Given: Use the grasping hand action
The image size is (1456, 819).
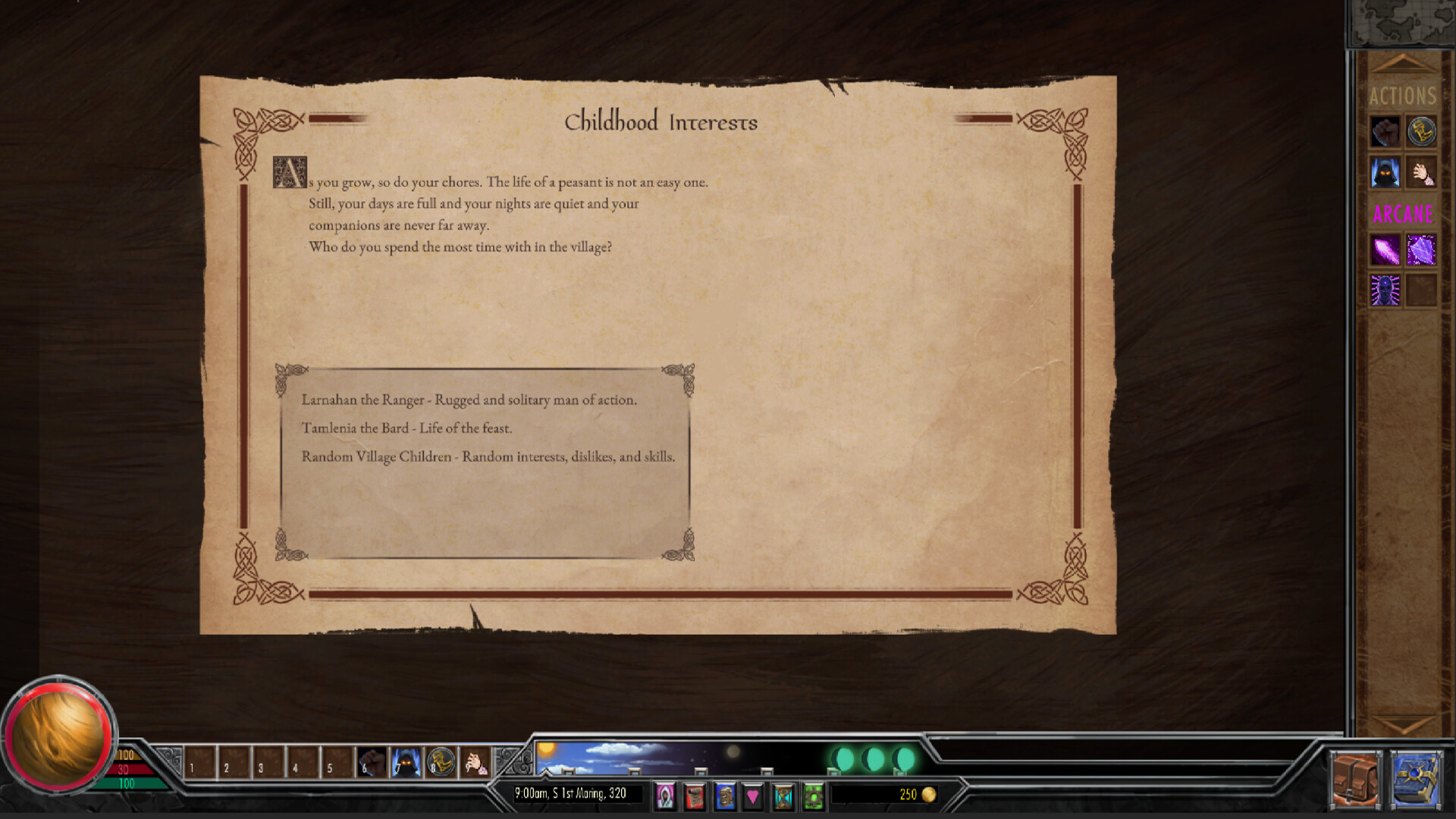Looking at the screenshot, I should (1420, 171).
